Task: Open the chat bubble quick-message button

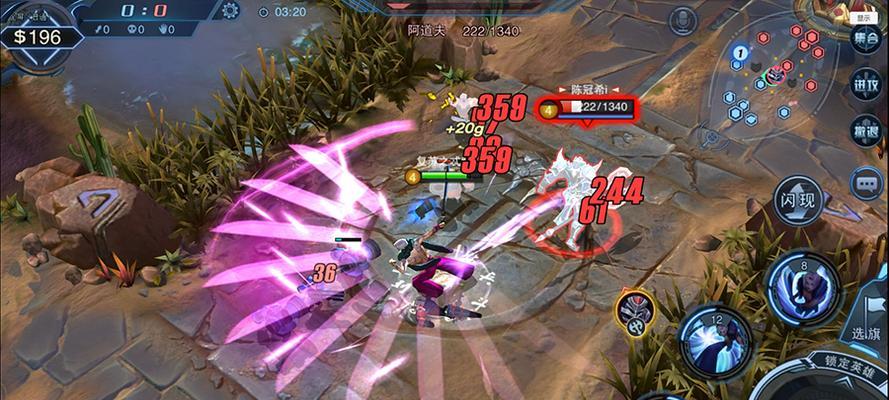Action: [x=865, y=183]
